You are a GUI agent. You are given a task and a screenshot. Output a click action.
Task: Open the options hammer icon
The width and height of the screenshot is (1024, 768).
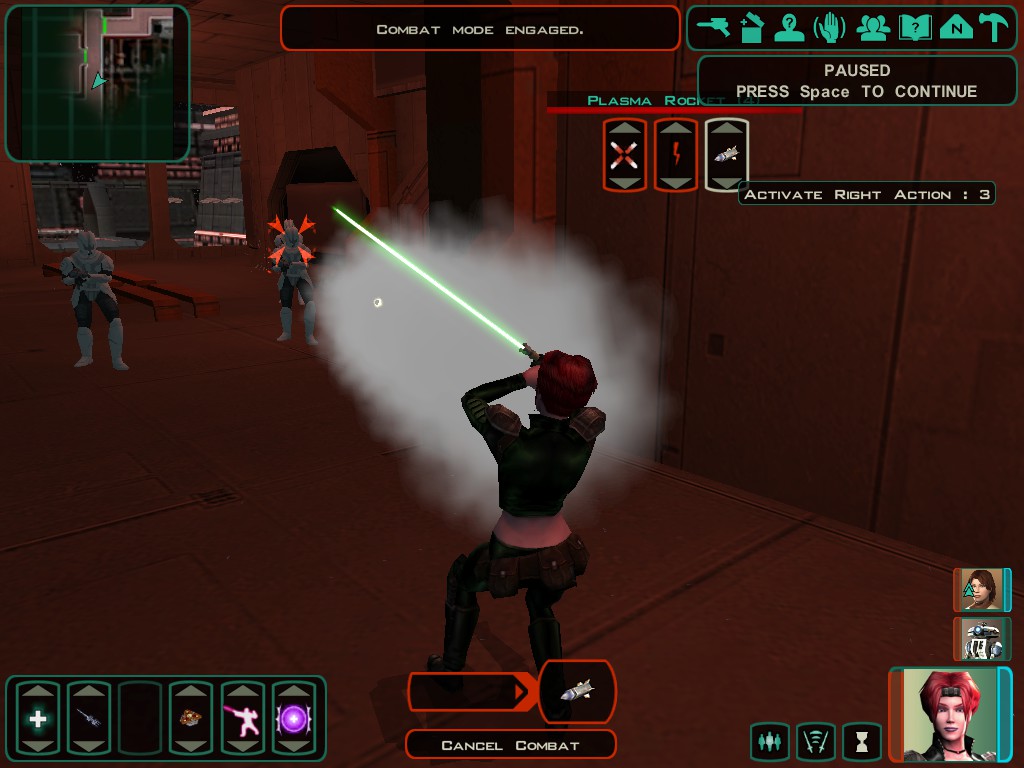point(994,28)
